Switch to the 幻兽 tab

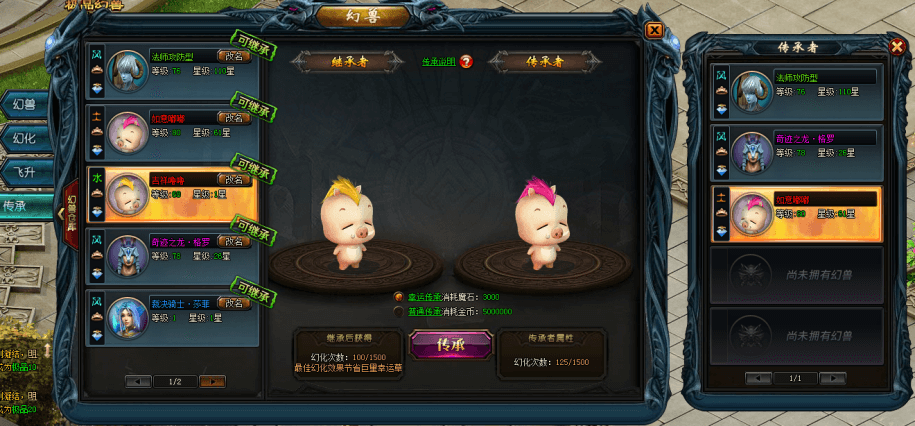tap(27, 104)
